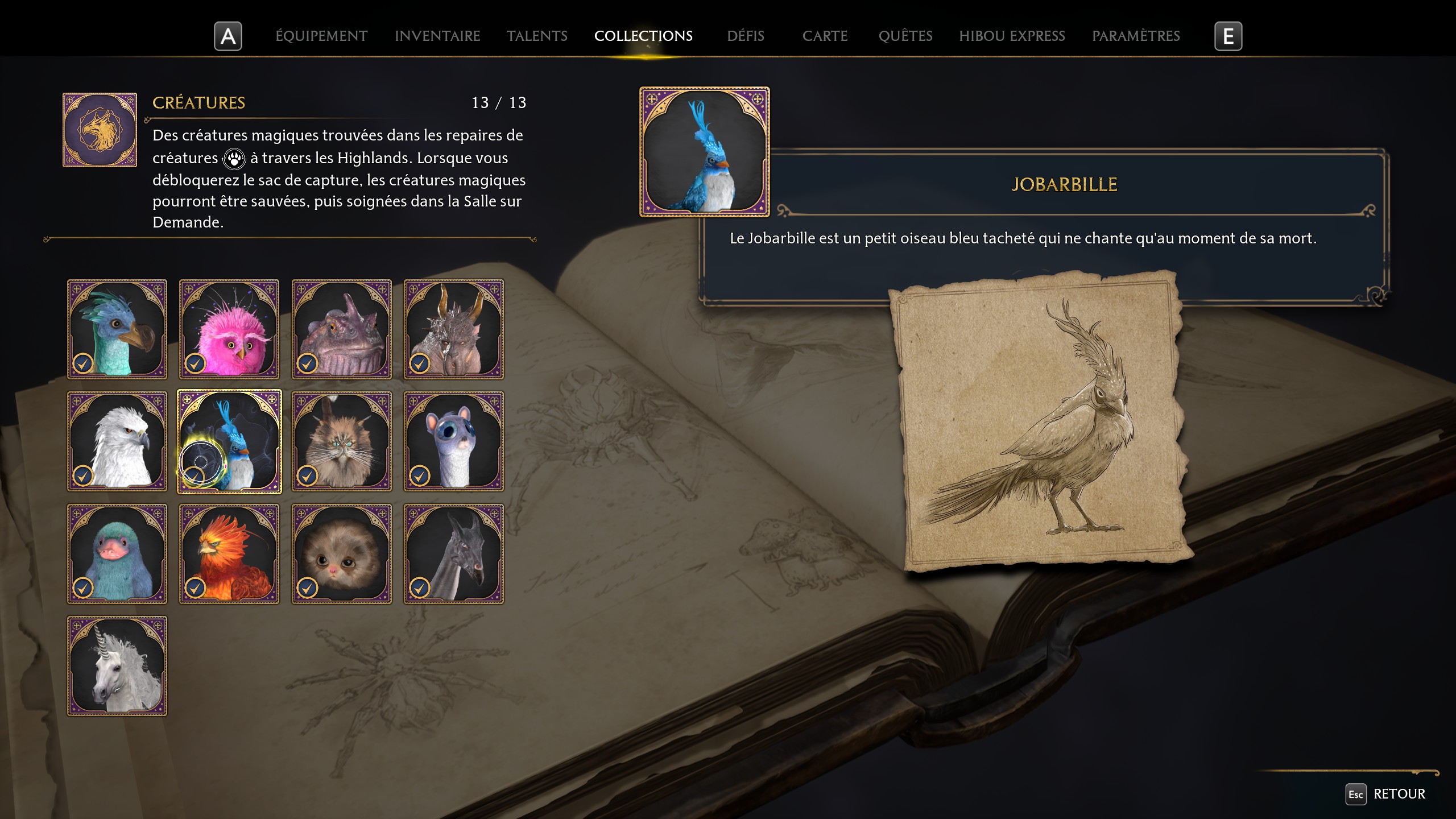Click the paw print icon in the description

pyautogui.click(x=234, y=159)
